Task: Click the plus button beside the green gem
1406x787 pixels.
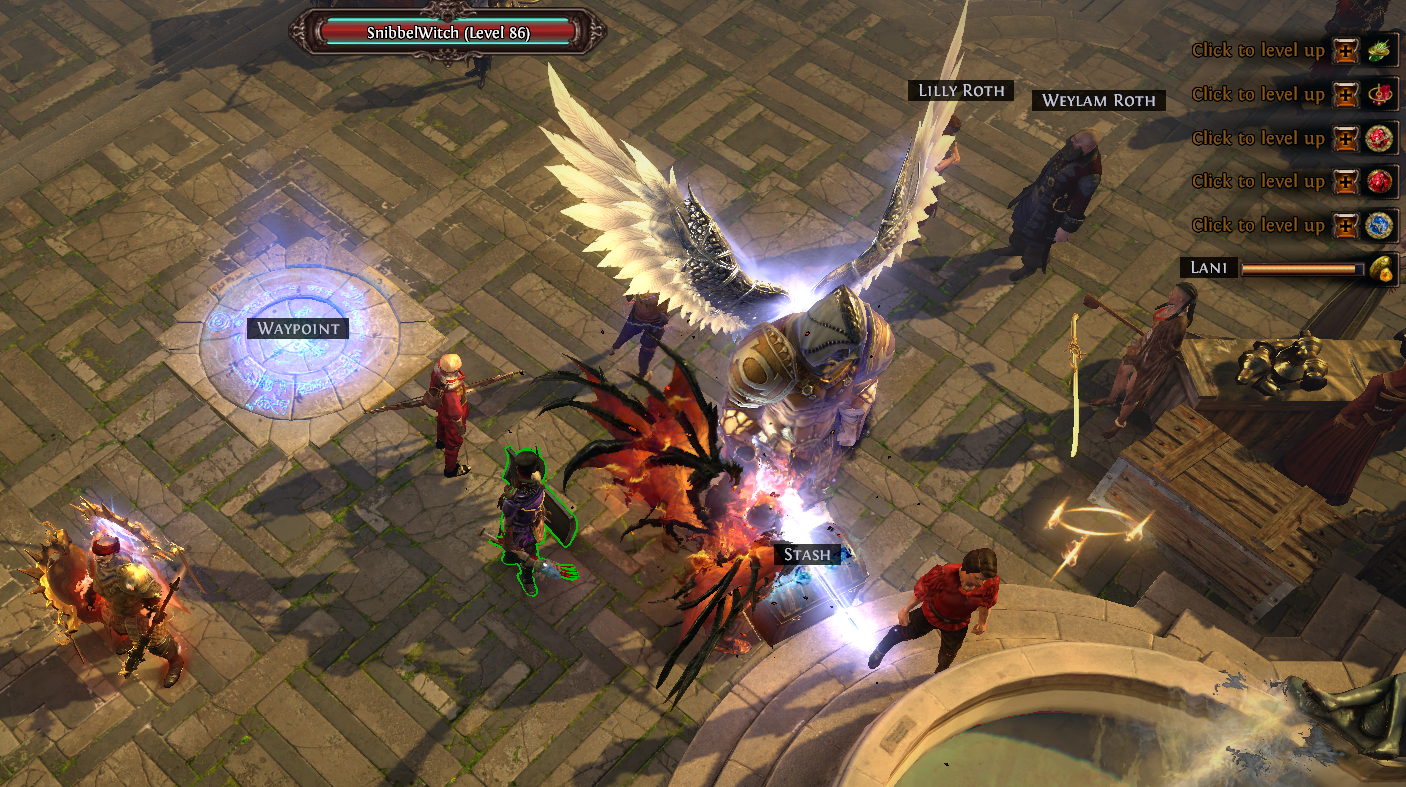Action: pyautogui.click(x=1346, y=50)
